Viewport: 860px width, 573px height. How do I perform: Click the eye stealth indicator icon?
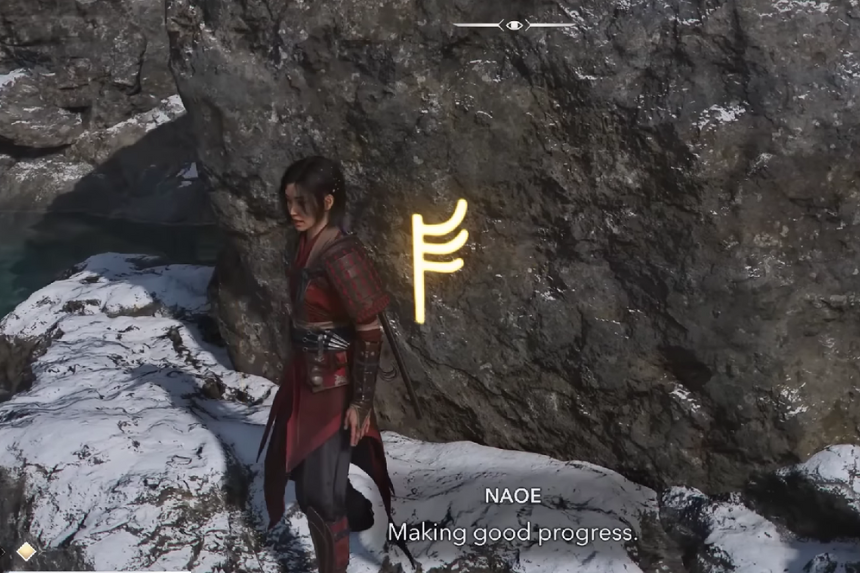click(x=514, y=24)
